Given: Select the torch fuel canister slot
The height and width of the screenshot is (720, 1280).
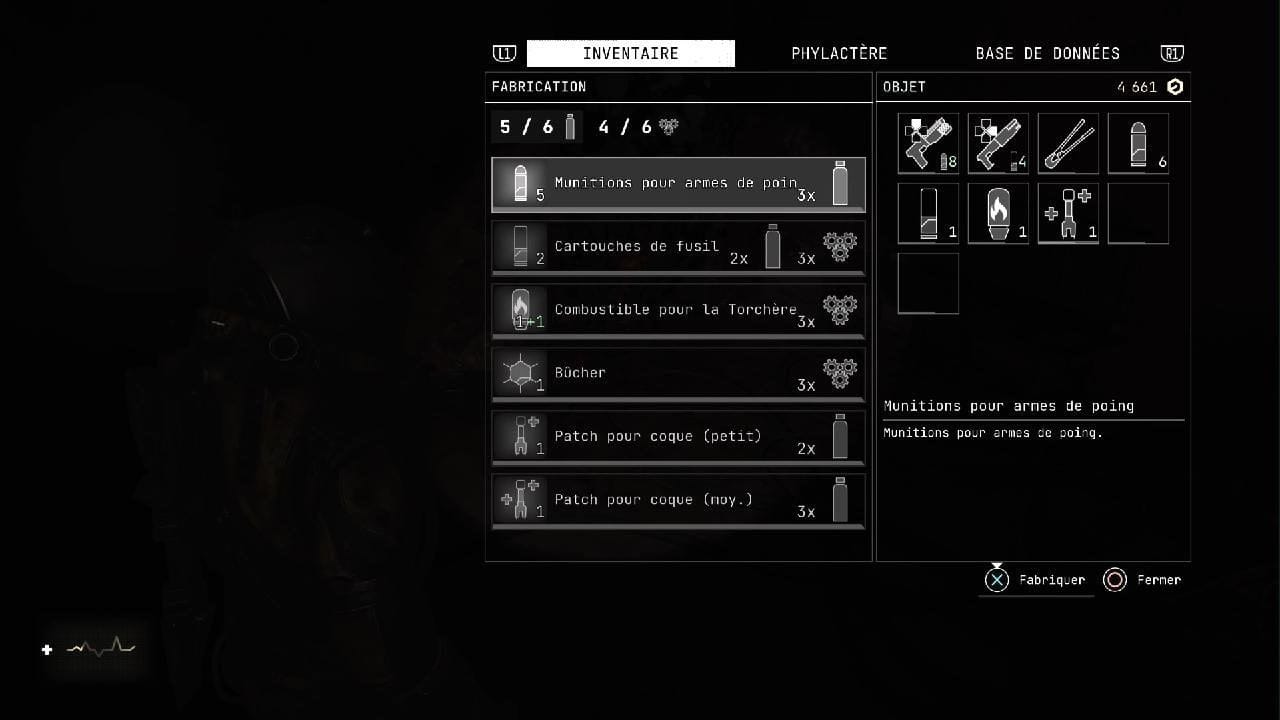Looking at the screenshot, I should 998,213.
